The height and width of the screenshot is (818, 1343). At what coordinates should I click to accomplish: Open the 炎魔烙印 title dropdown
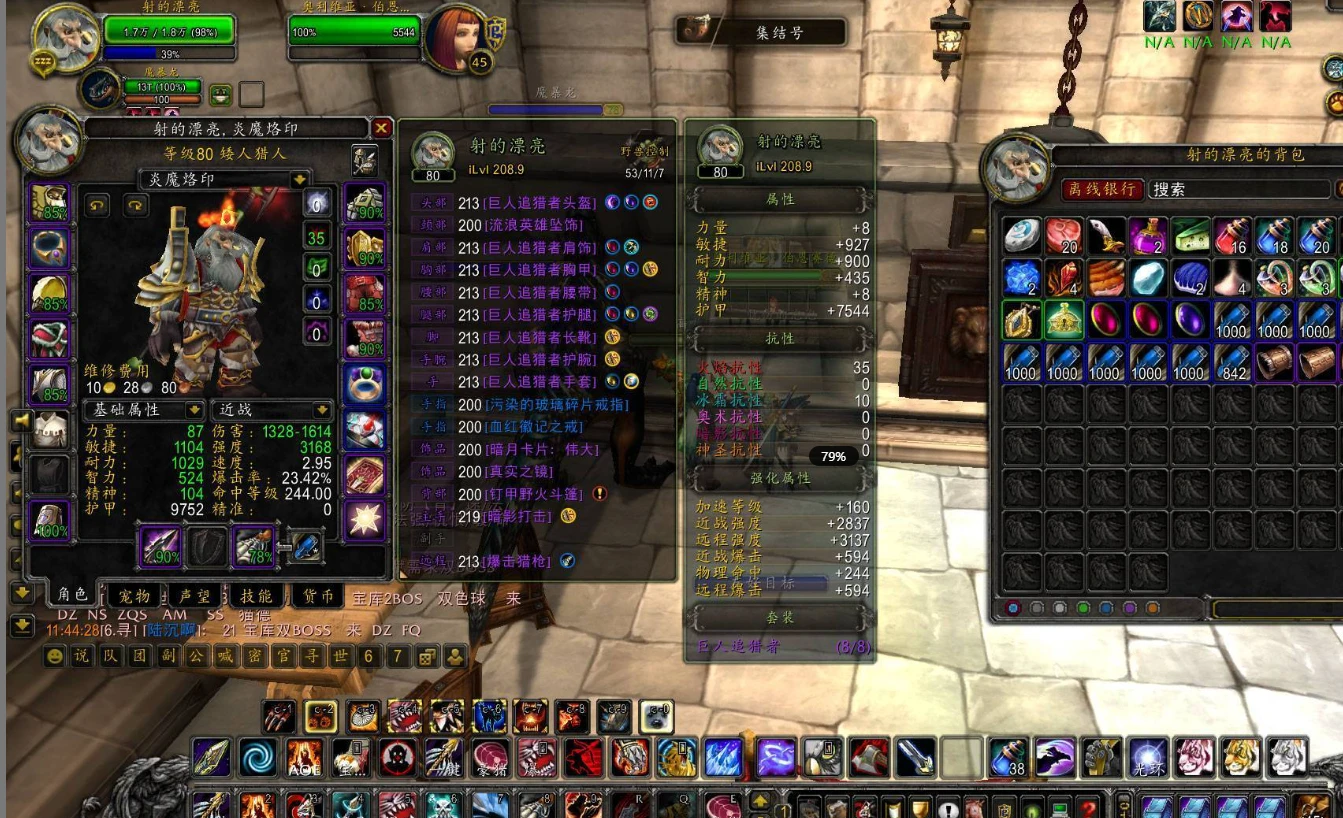(x=299, y=180)
